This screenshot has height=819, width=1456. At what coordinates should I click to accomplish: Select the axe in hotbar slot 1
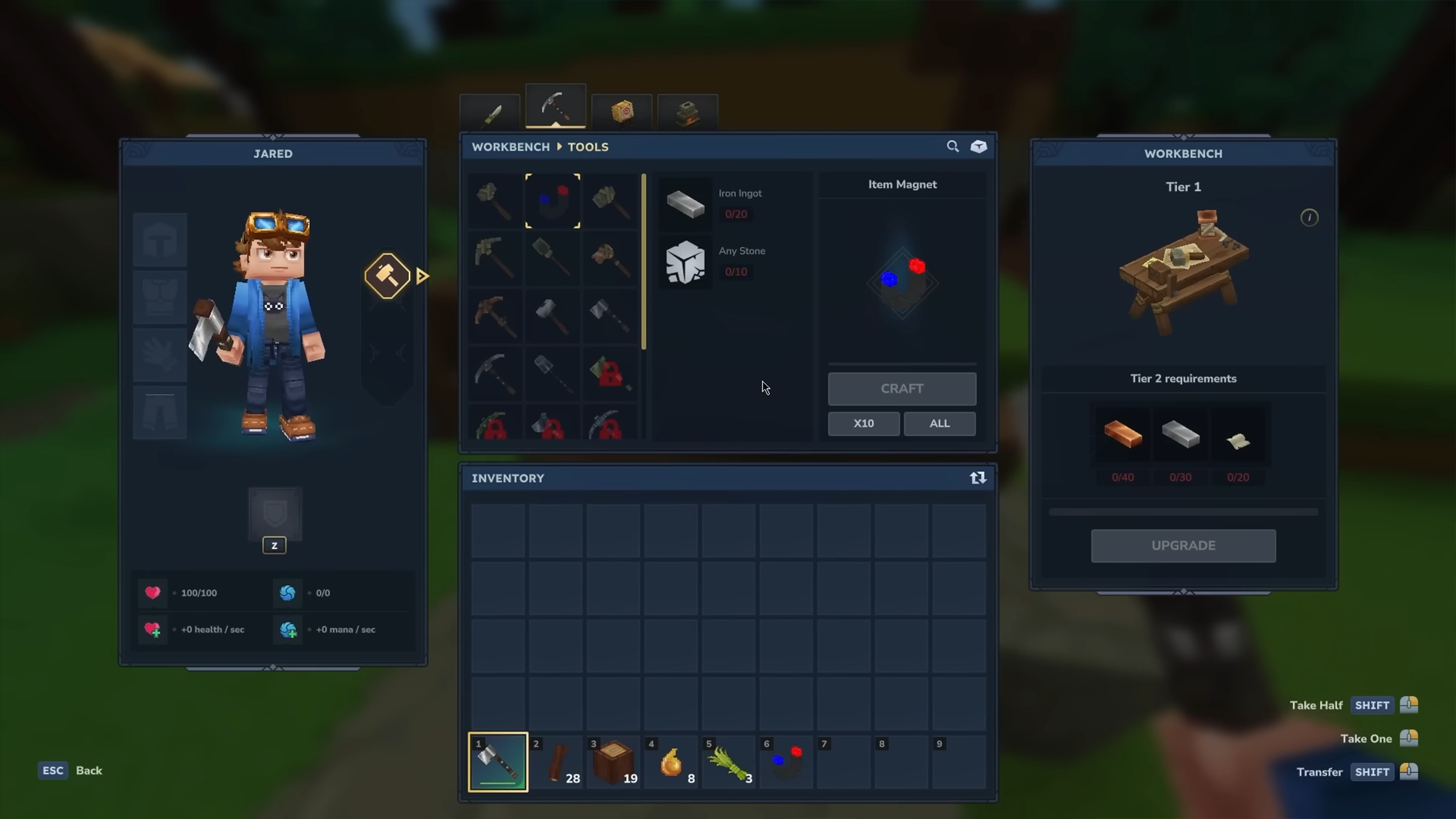497,762
